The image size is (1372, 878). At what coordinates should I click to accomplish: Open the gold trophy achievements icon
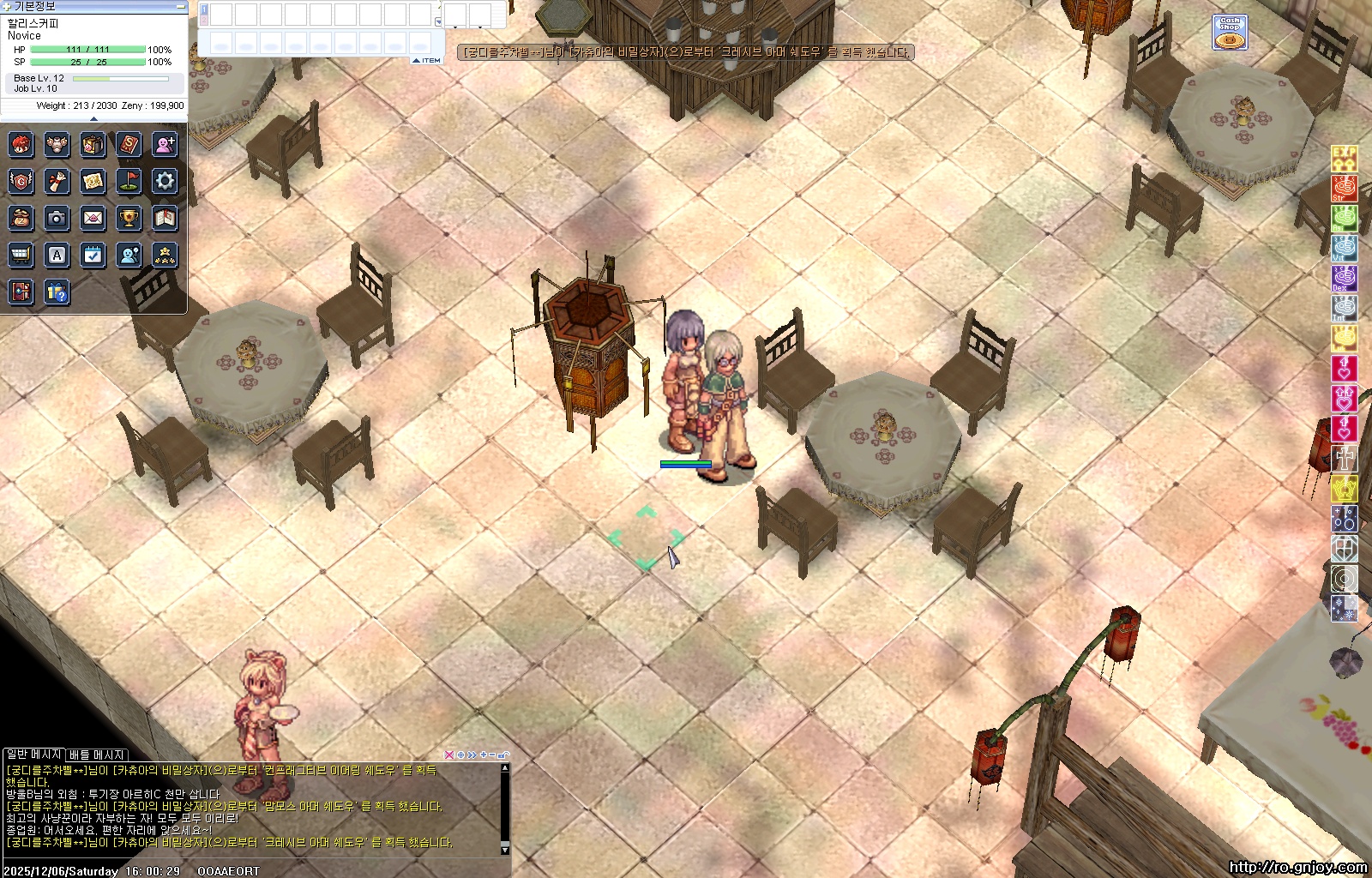[x=129, y=219]
